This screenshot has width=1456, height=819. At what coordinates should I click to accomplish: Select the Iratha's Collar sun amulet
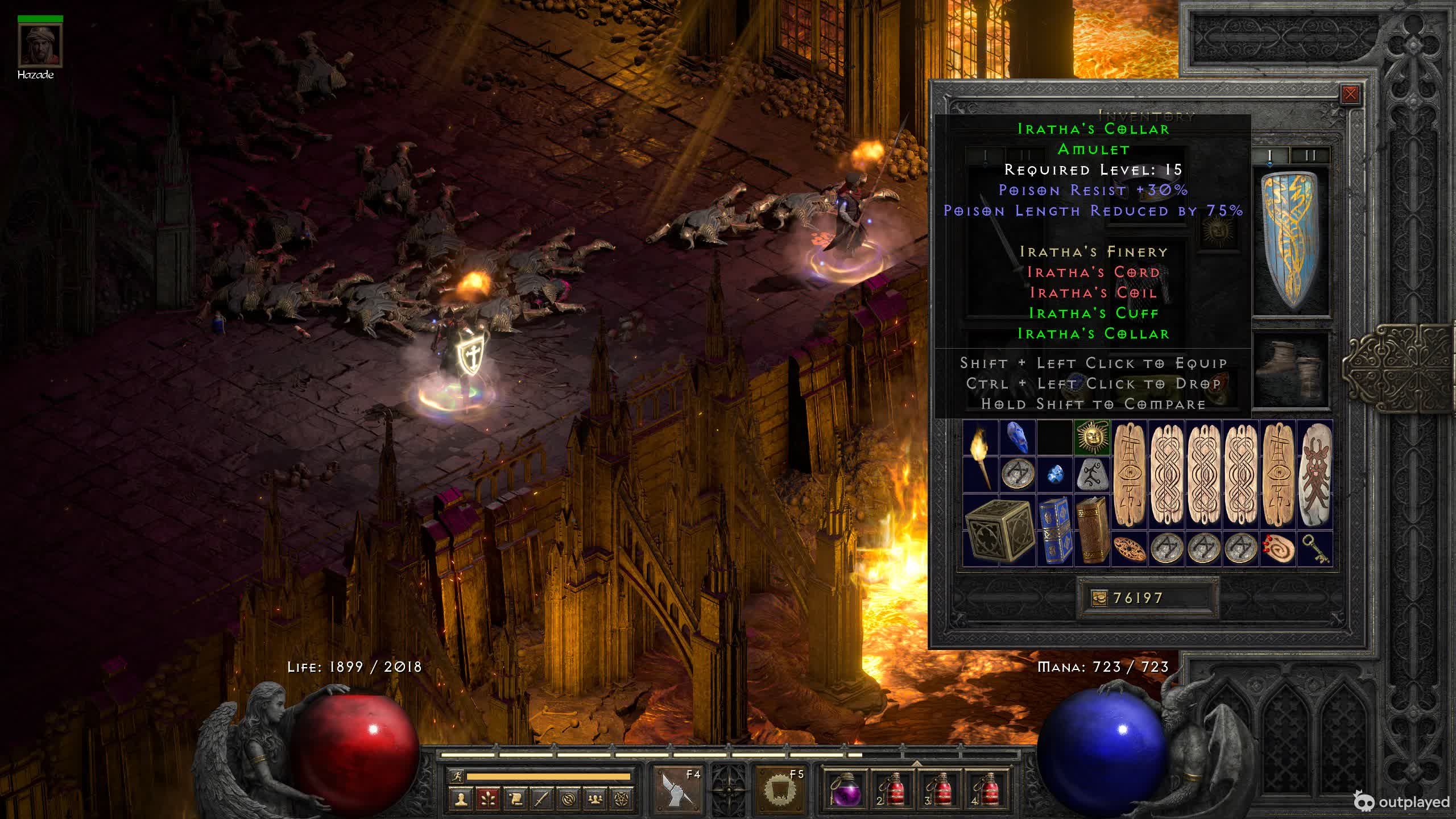click(1092, 437)
